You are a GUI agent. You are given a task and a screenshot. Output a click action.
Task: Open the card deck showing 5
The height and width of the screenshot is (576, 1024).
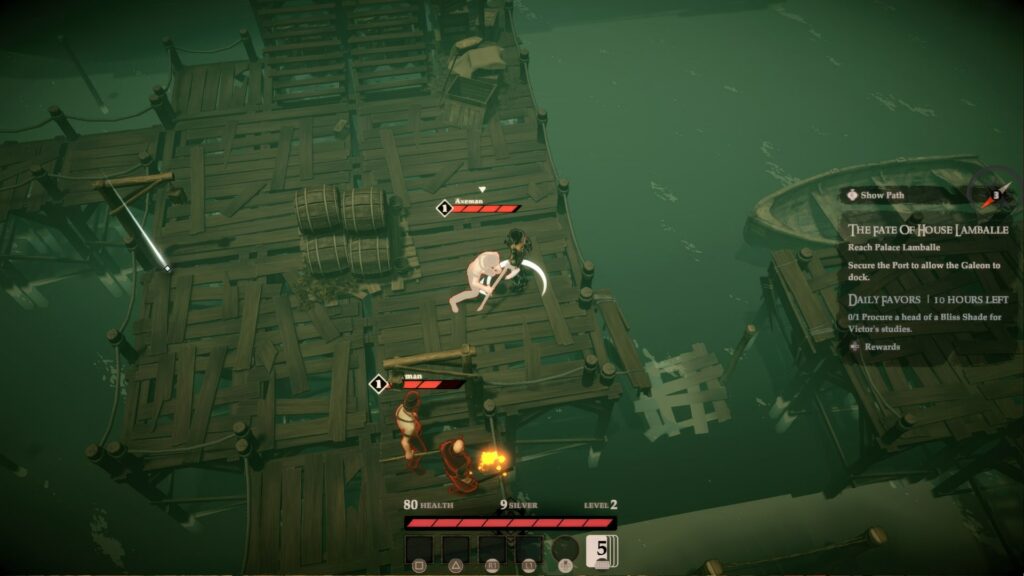[x=602, y=550]
